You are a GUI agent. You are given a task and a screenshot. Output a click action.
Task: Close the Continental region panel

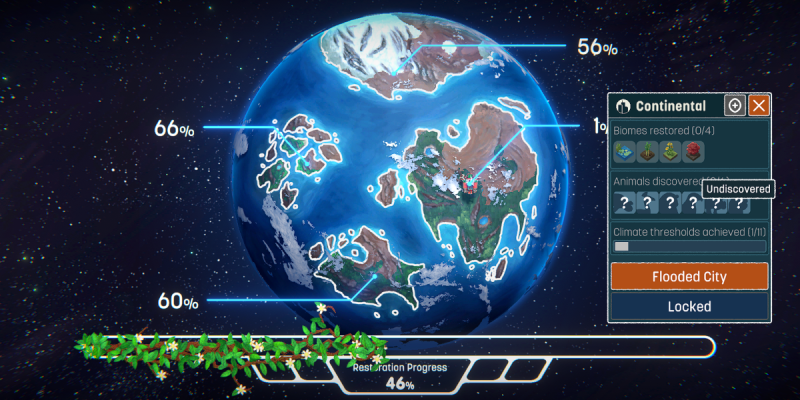pos(759,106)
